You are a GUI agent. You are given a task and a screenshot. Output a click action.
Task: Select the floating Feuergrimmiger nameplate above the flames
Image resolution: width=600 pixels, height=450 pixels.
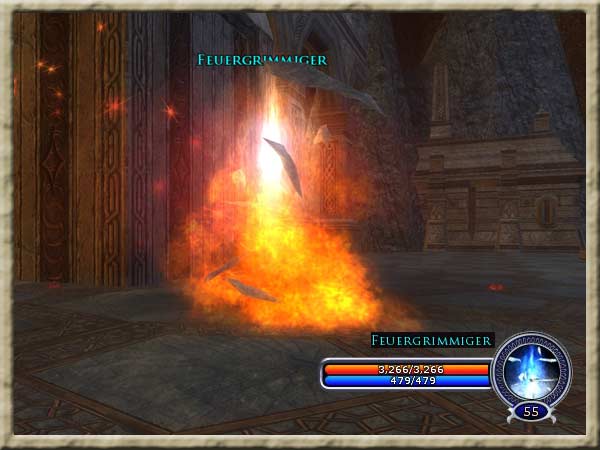point(262,60)
